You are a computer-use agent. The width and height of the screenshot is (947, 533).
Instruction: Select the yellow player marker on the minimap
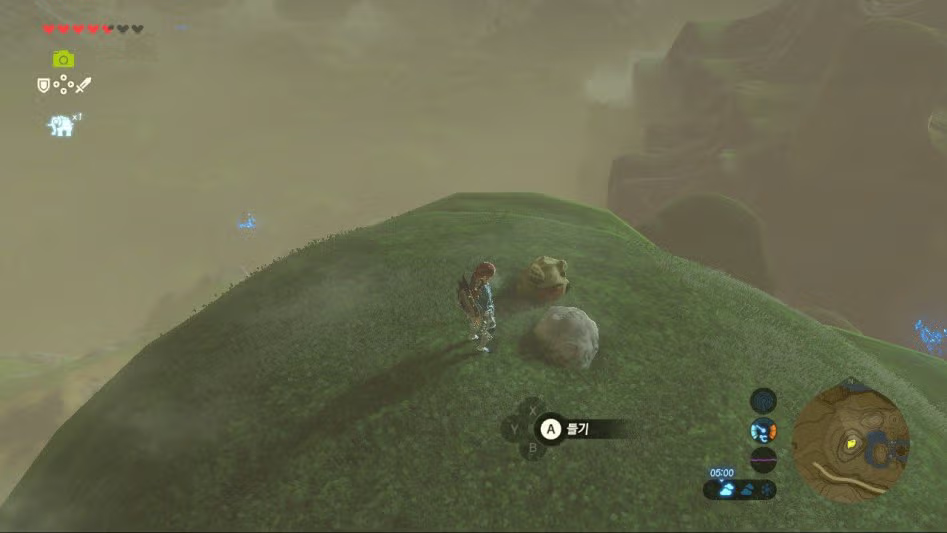851,441
